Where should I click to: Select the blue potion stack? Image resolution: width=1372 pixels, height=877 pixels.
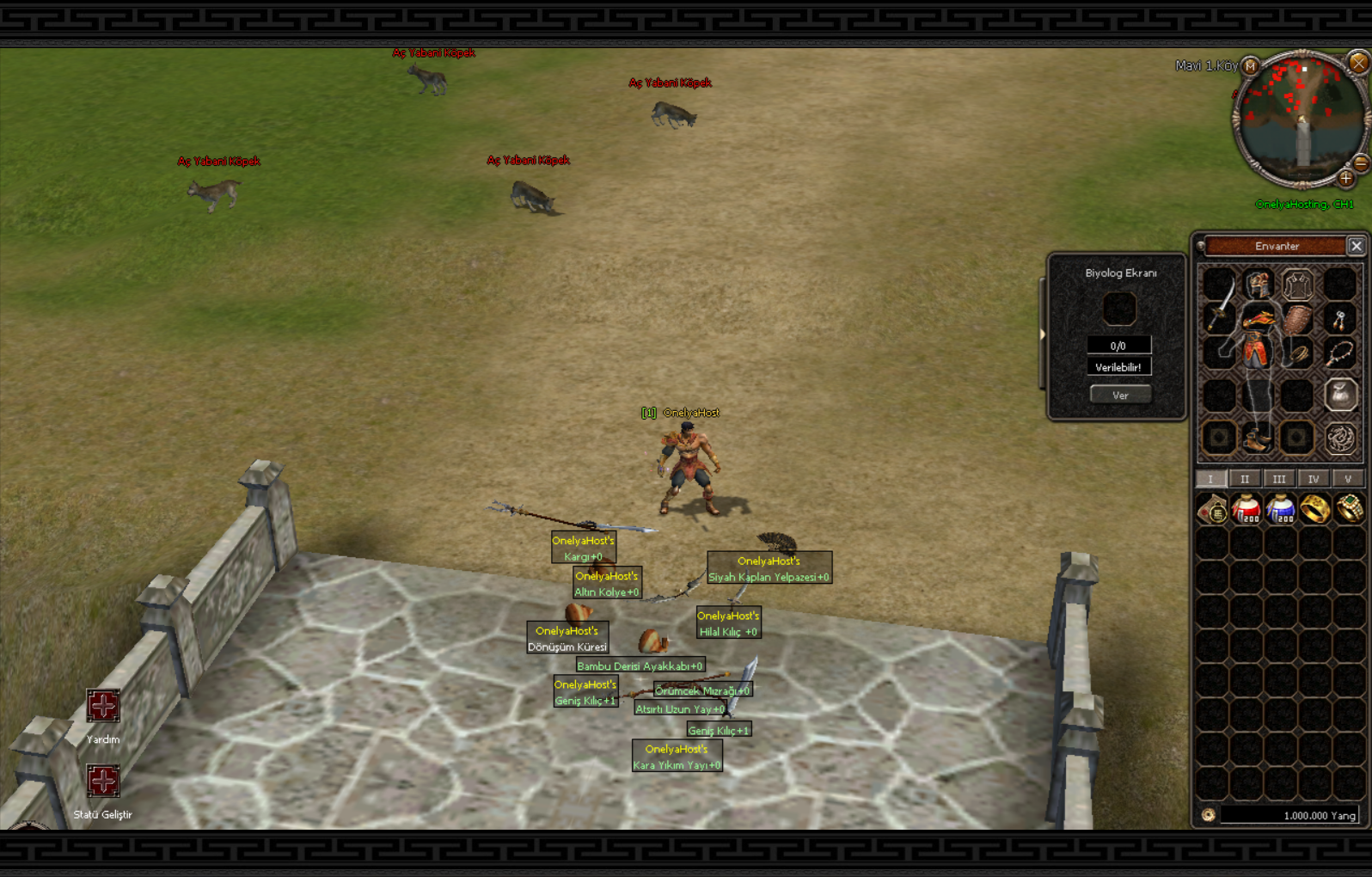1281,508
